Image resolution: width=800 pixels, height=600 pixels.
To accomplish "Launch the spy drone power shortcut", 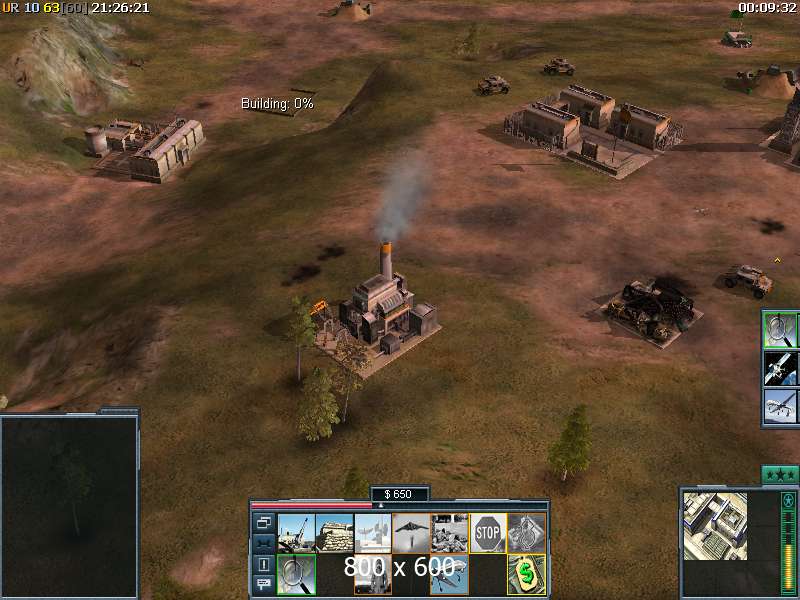I will coord(780,405).
